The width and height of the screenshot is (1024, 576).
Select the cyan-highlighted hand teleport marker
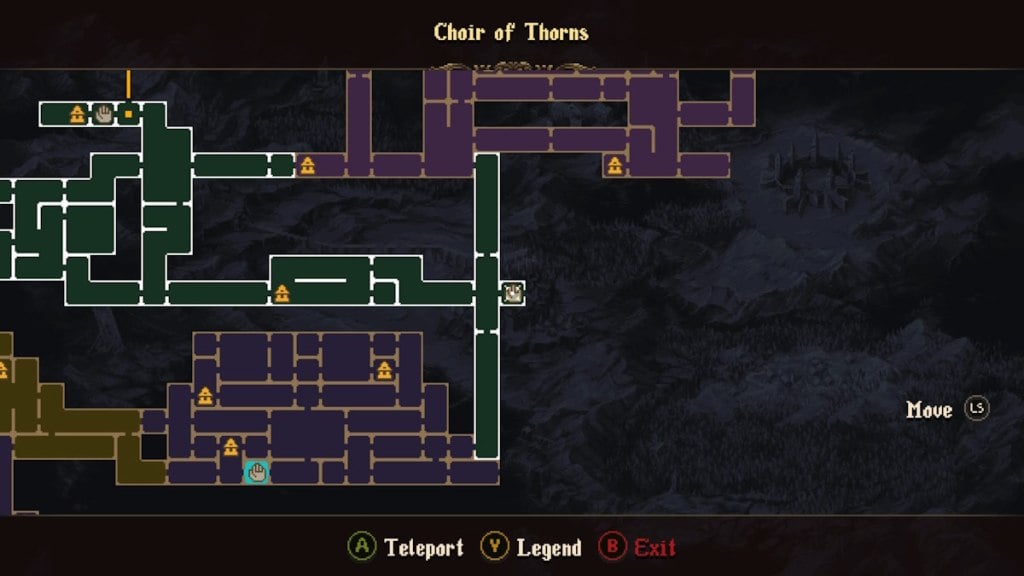click(x=257, y=472)
